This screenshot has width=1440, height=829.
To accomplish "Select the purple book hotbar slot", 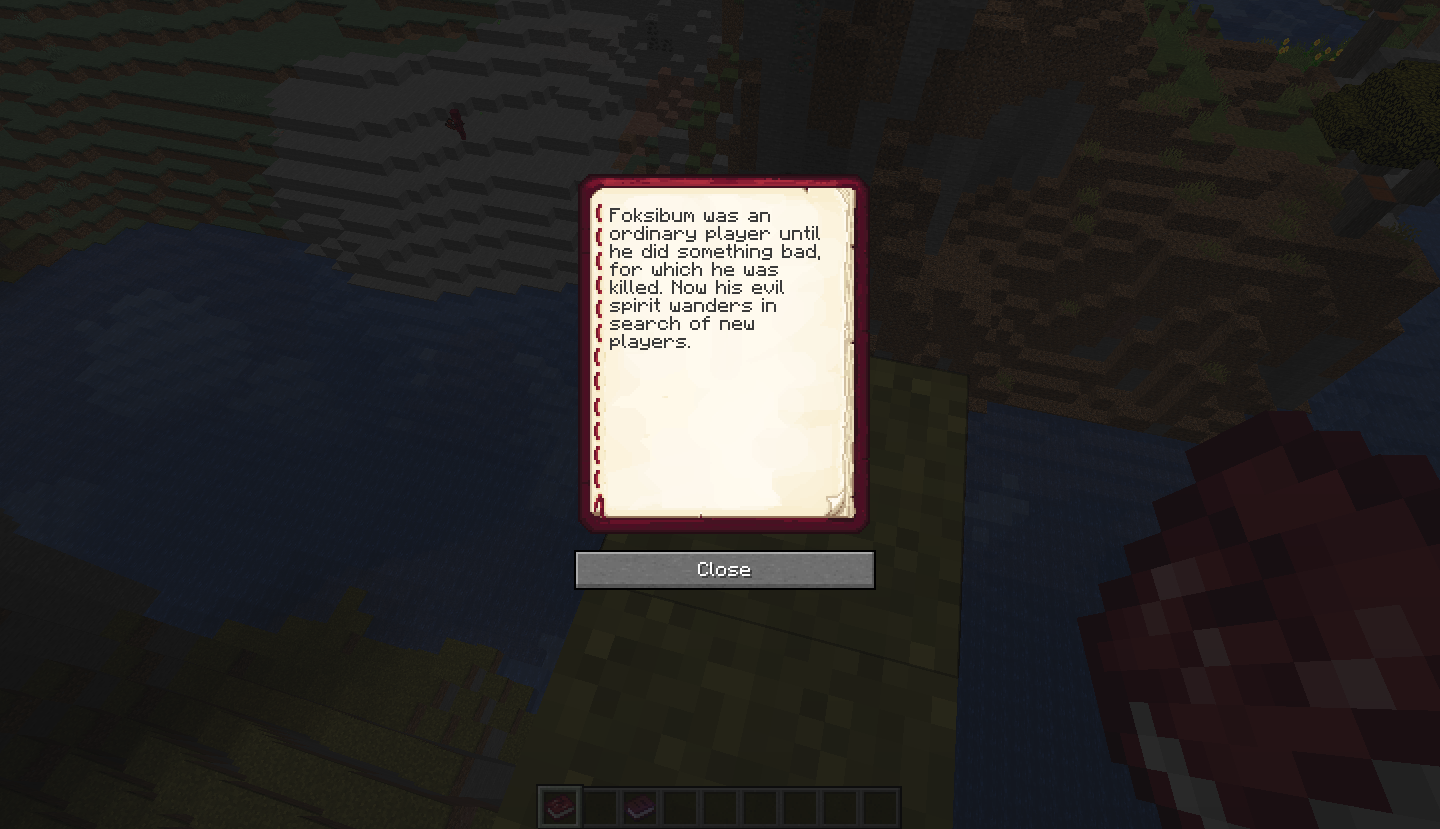I will (640, 806).
